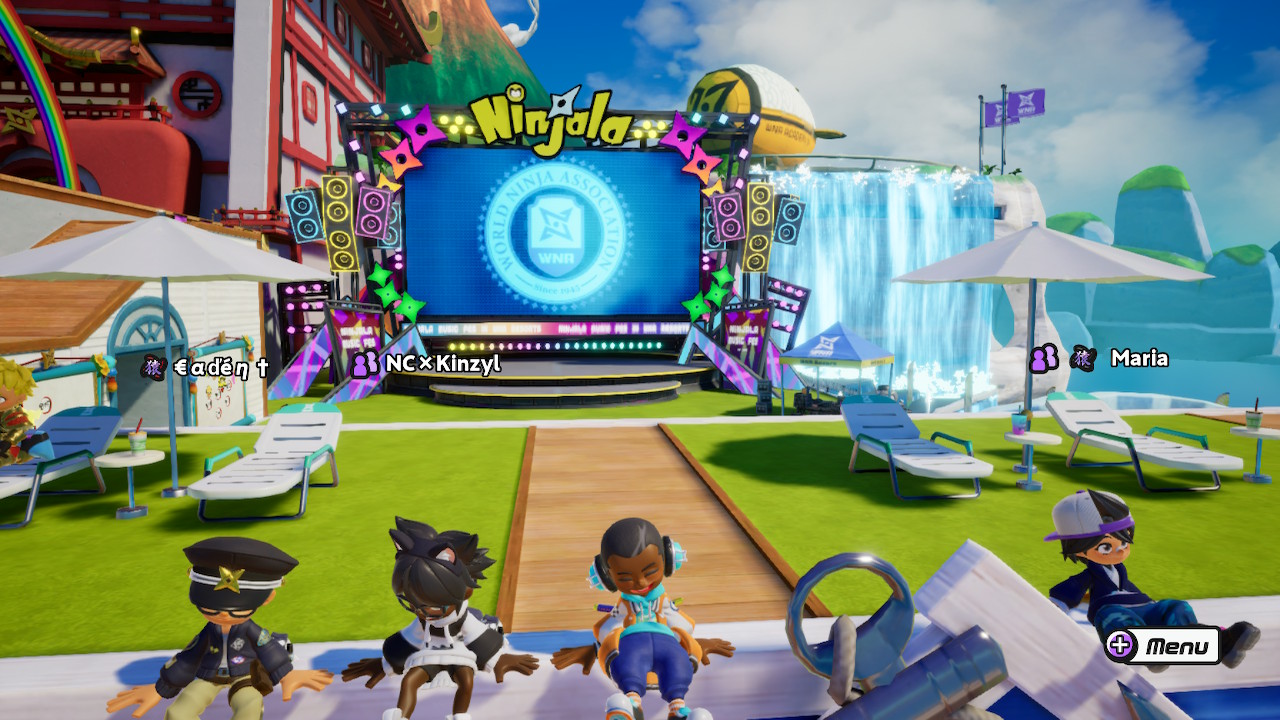Click the plus controller icon on the Menu button
Image resolution: width=1280 pixels, height=720 pixels.
(1123, 648)
